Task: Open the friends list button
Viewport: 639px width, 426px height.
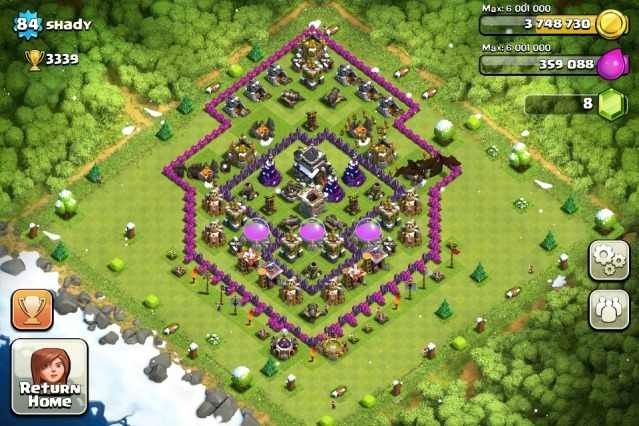Action: pos(607,309)
